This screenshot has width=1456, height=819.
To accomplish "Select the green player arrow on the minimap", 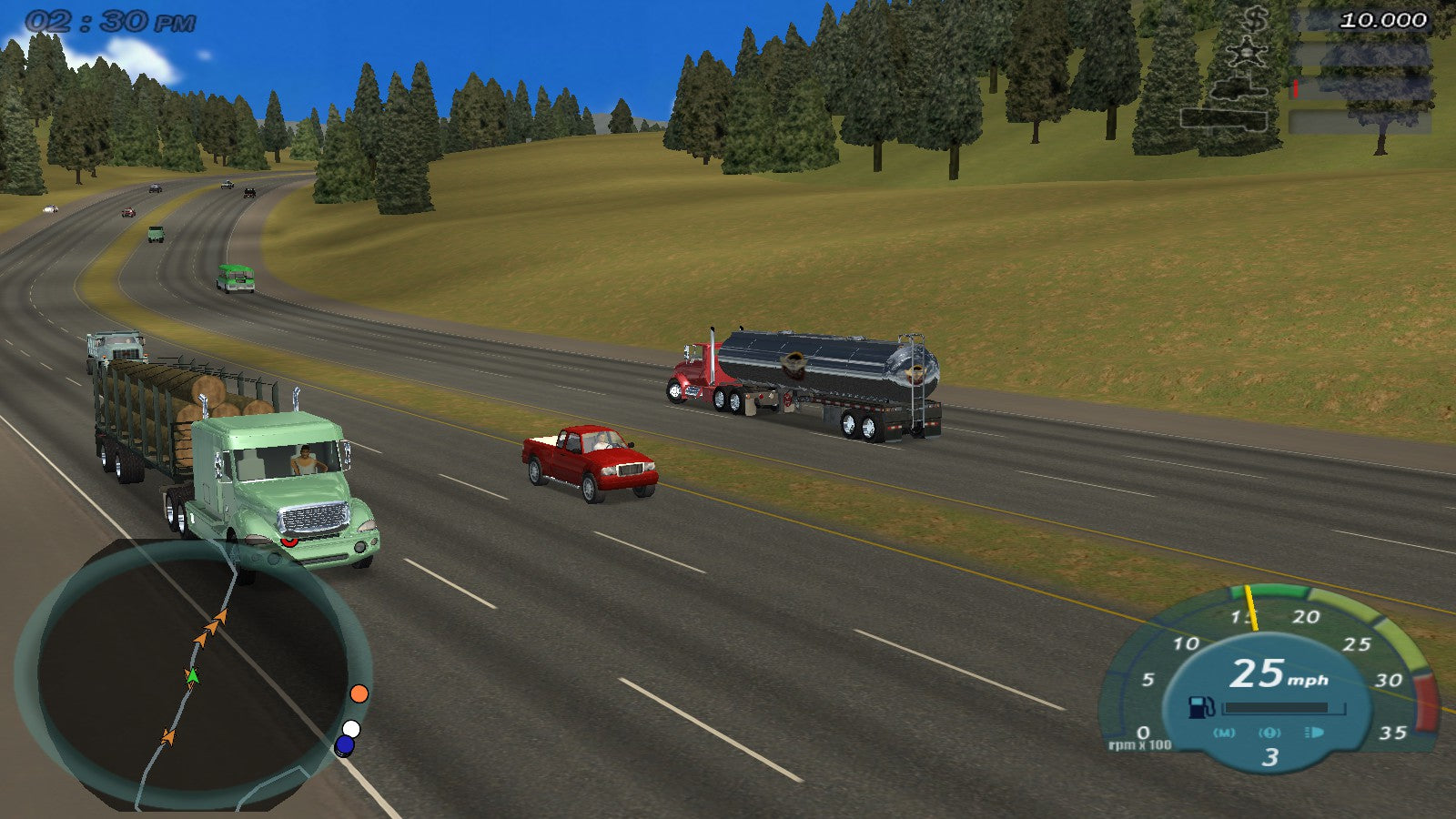I will tap(192, 675).
